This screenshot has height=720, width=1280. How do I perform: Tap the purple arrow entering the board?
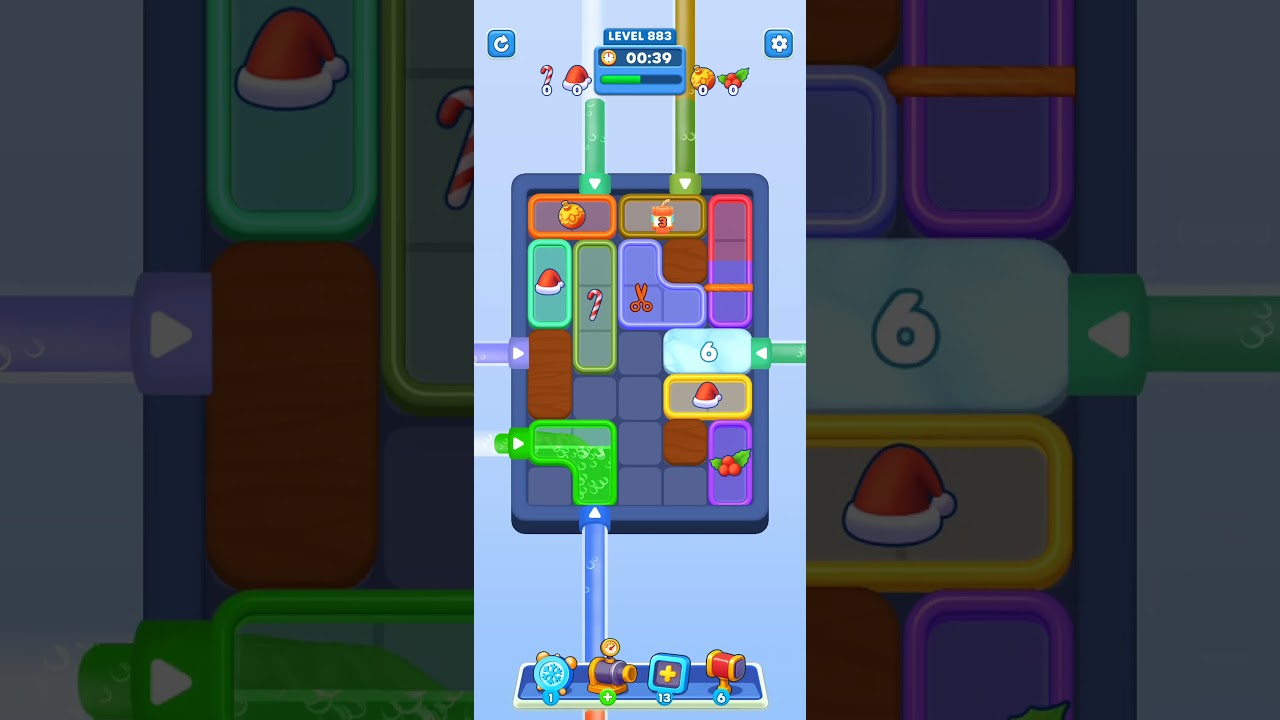pos(518,352)
